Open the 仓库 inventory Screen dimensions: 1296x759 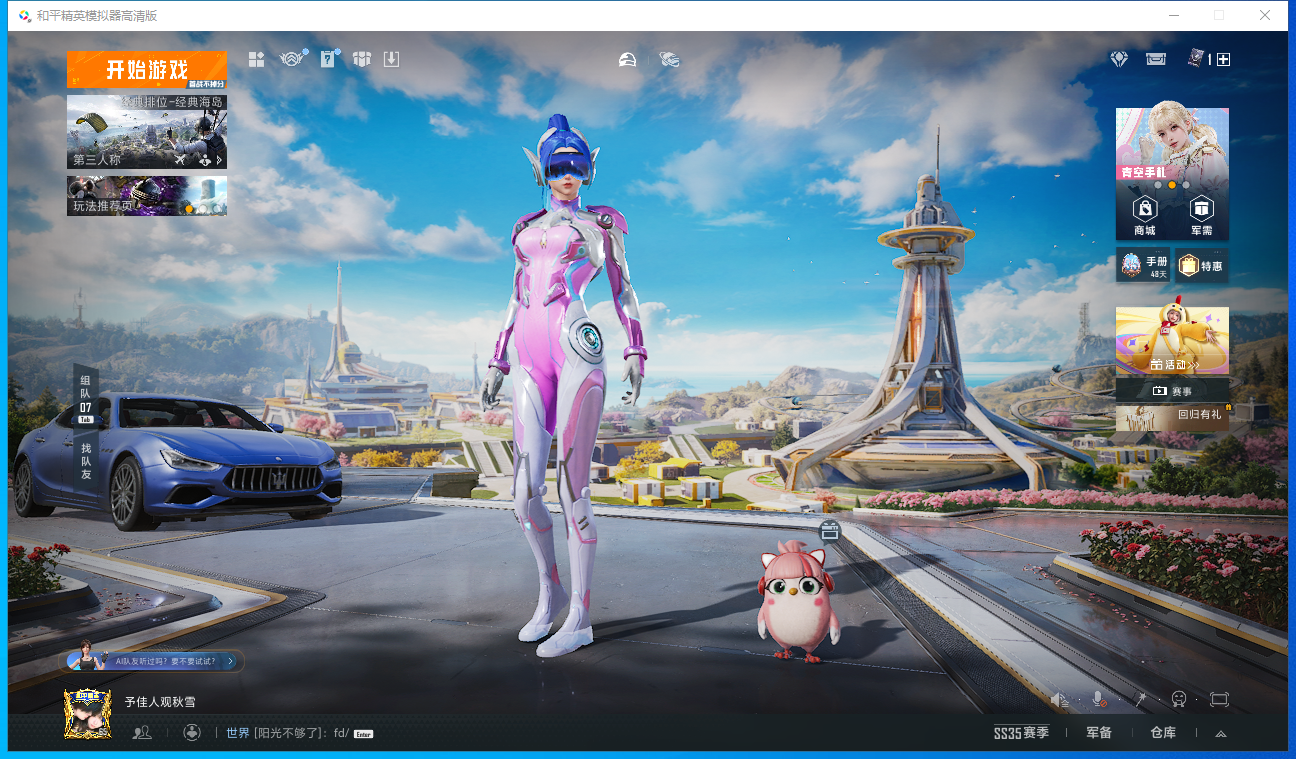coord(1163,733)
